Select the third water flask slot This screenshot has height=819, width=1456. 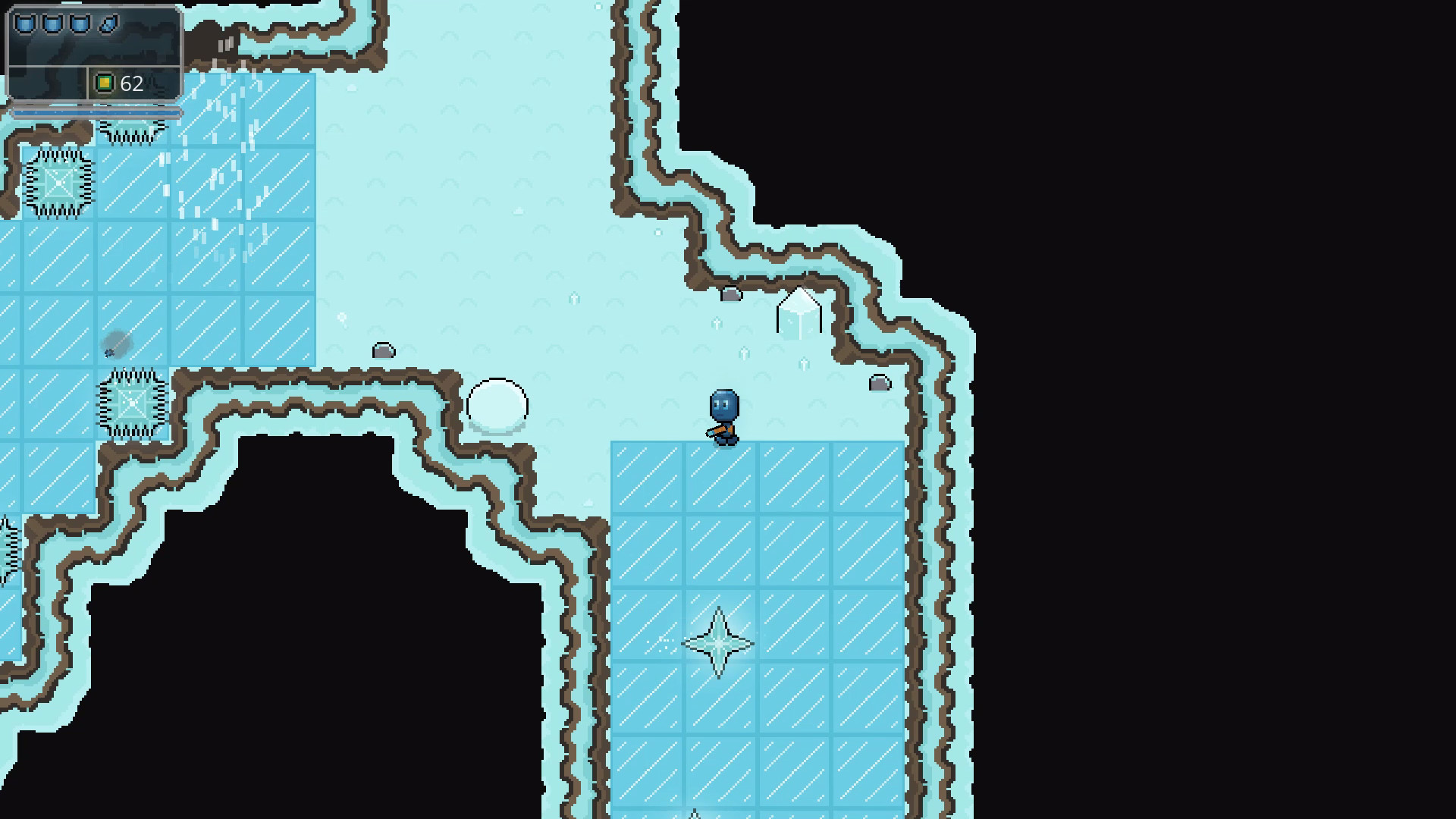pos(79,24)
